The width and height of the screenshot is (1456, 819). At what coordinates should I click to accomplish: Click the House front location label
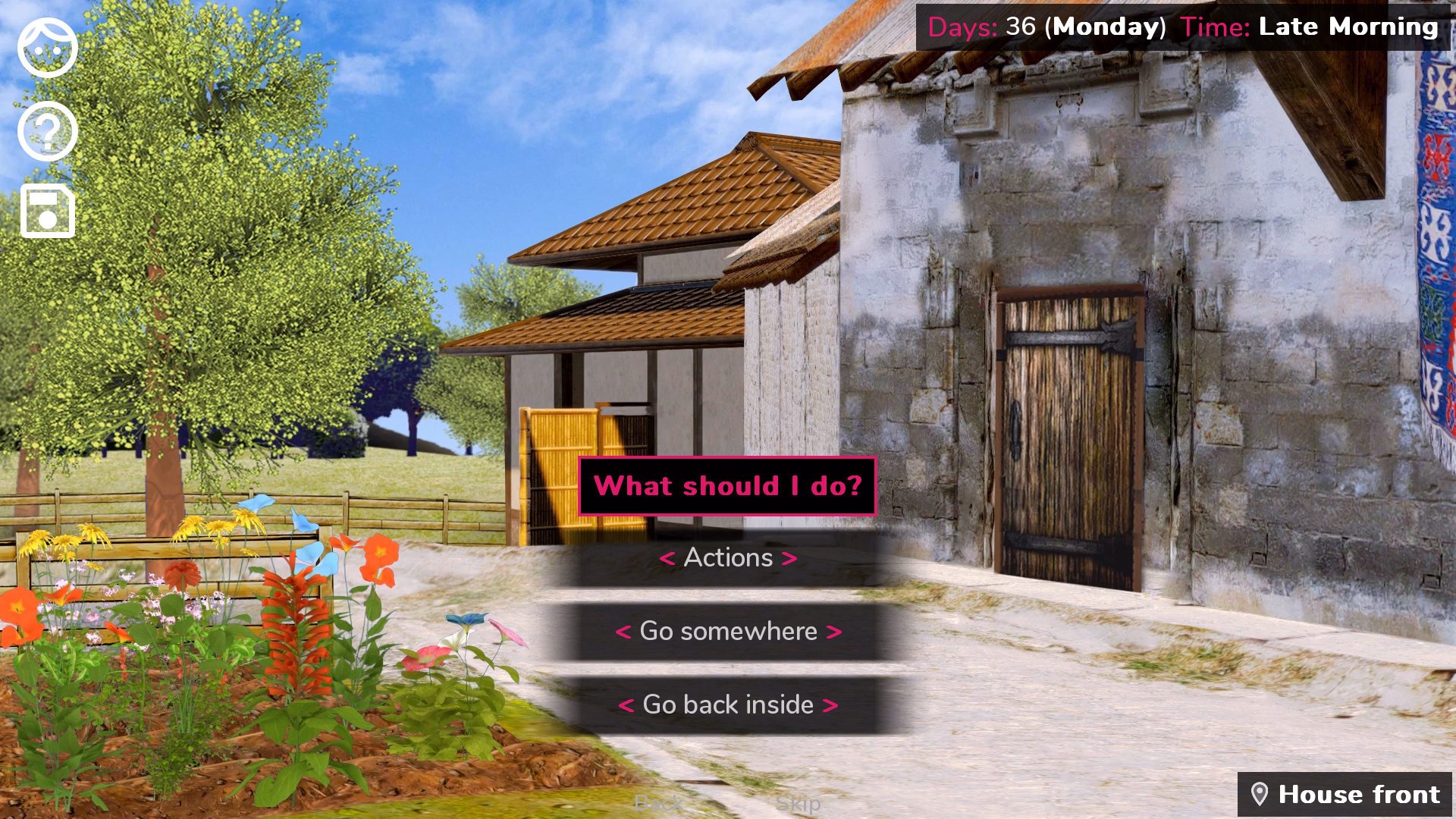[1360, 794]
